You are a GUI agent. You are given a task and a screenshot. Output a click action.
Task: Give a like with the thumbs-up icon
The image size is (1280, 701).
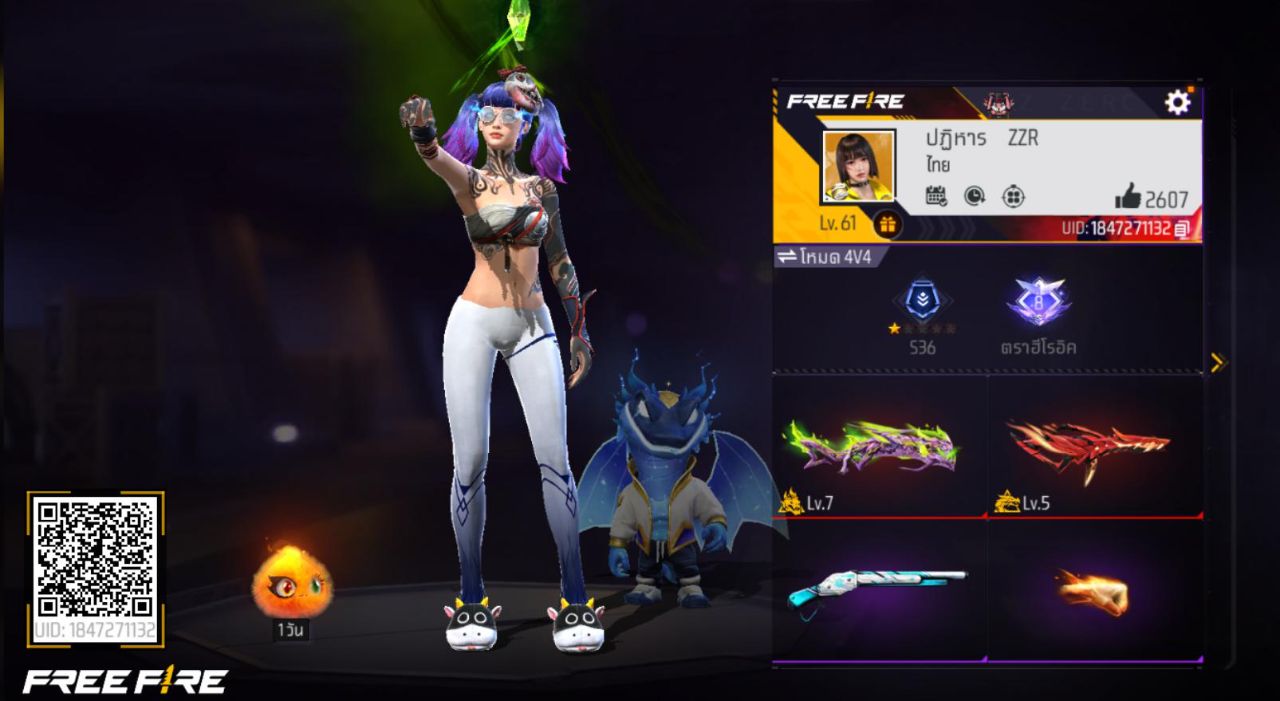pos(1128,196)
